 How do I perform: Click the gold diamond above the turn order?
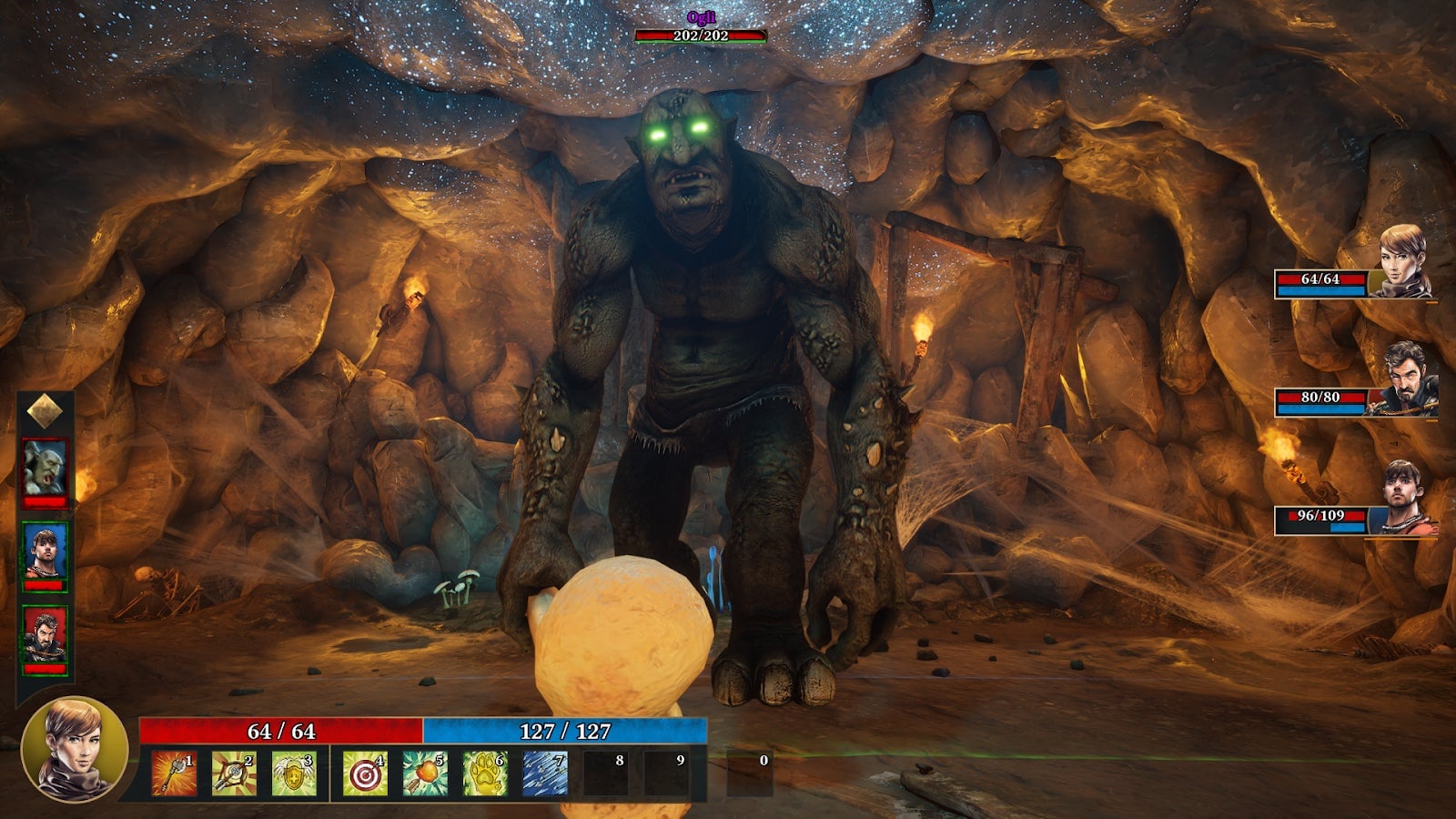45,411
